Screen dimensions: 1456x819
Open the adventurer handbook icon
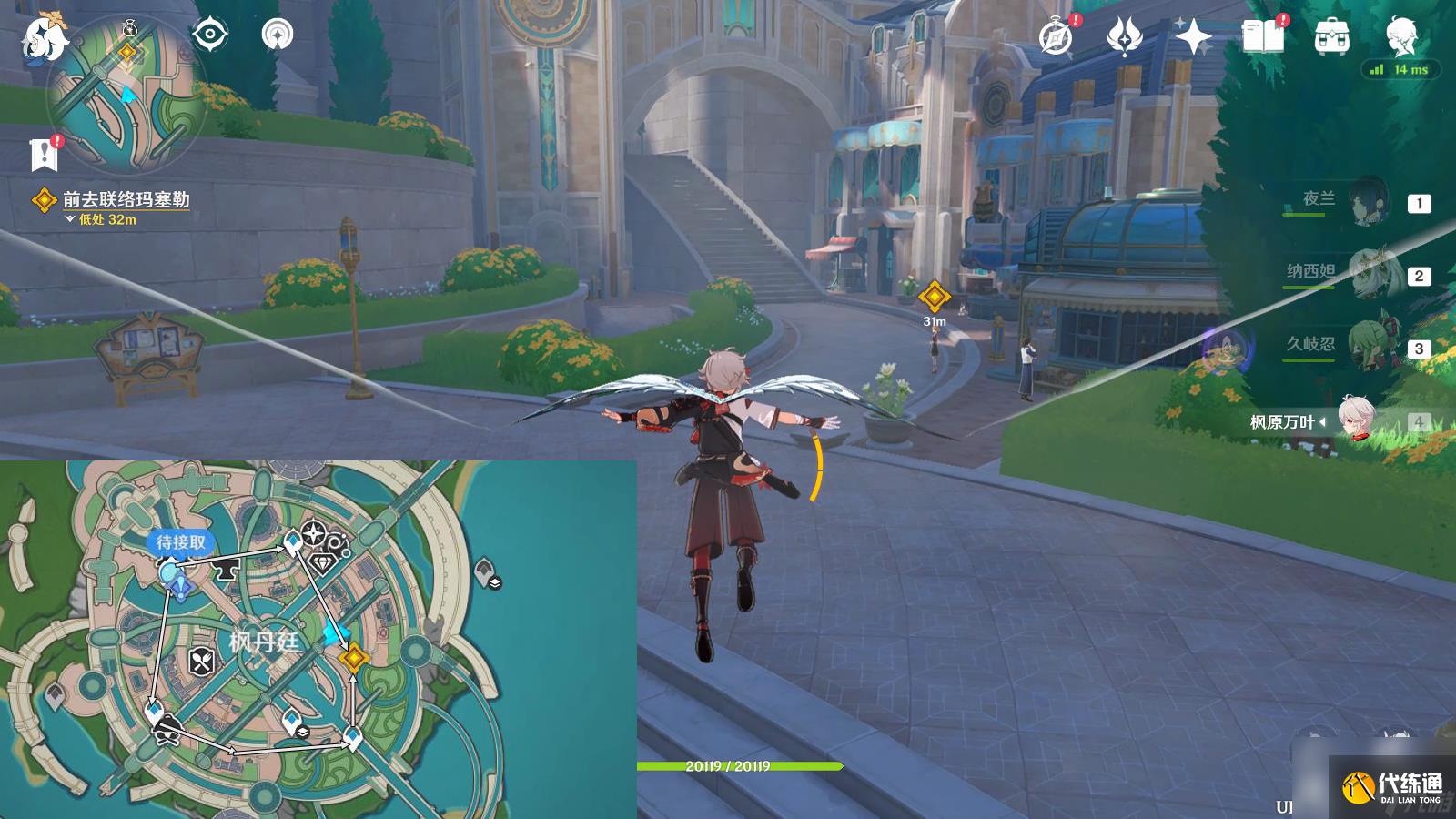(x=1262, y=38)
